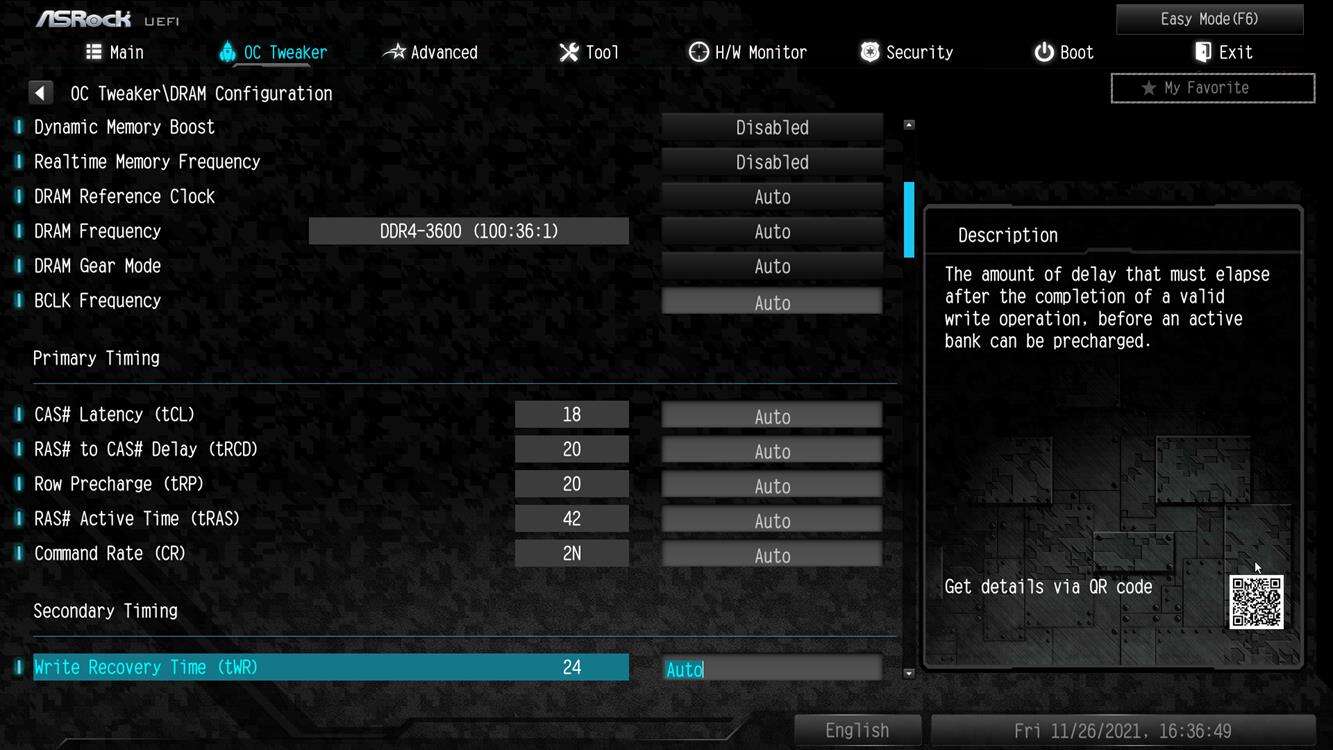
Task: Select the Tool wrench icon
Action: 567,51
